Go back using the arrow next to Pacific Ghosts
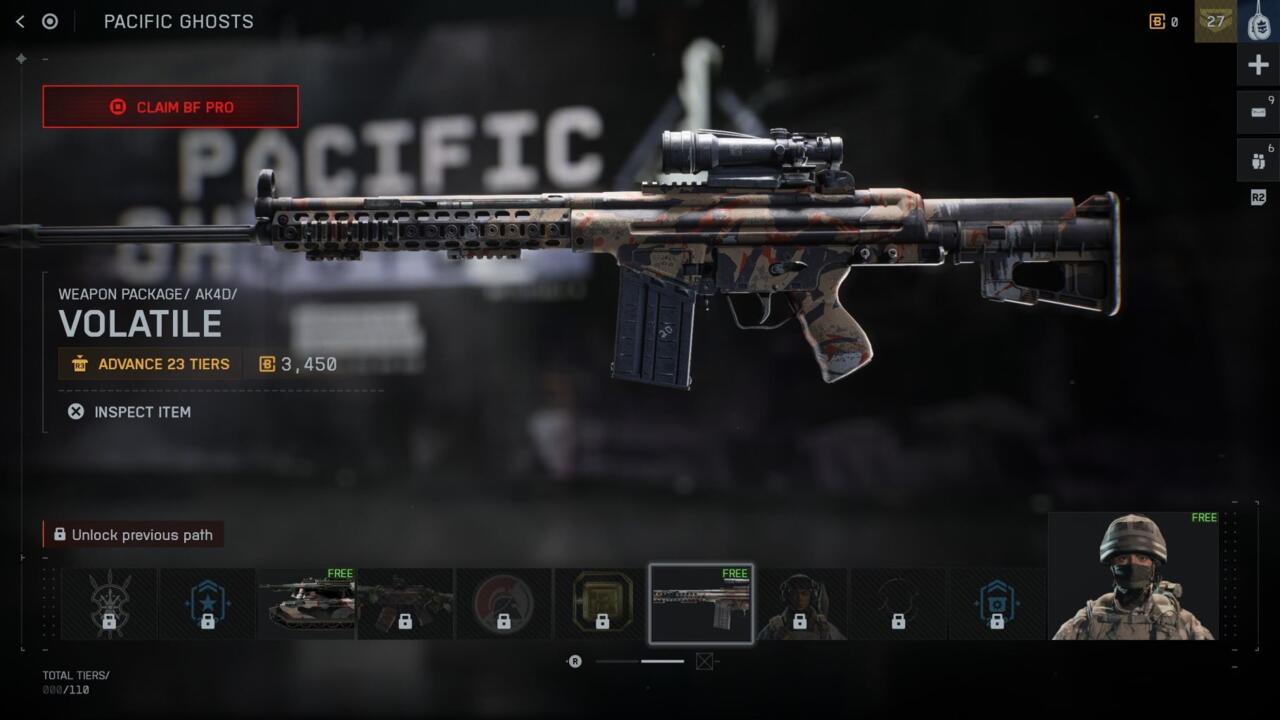This screenshot has height=720, width=1280. [x=20, y=21]
